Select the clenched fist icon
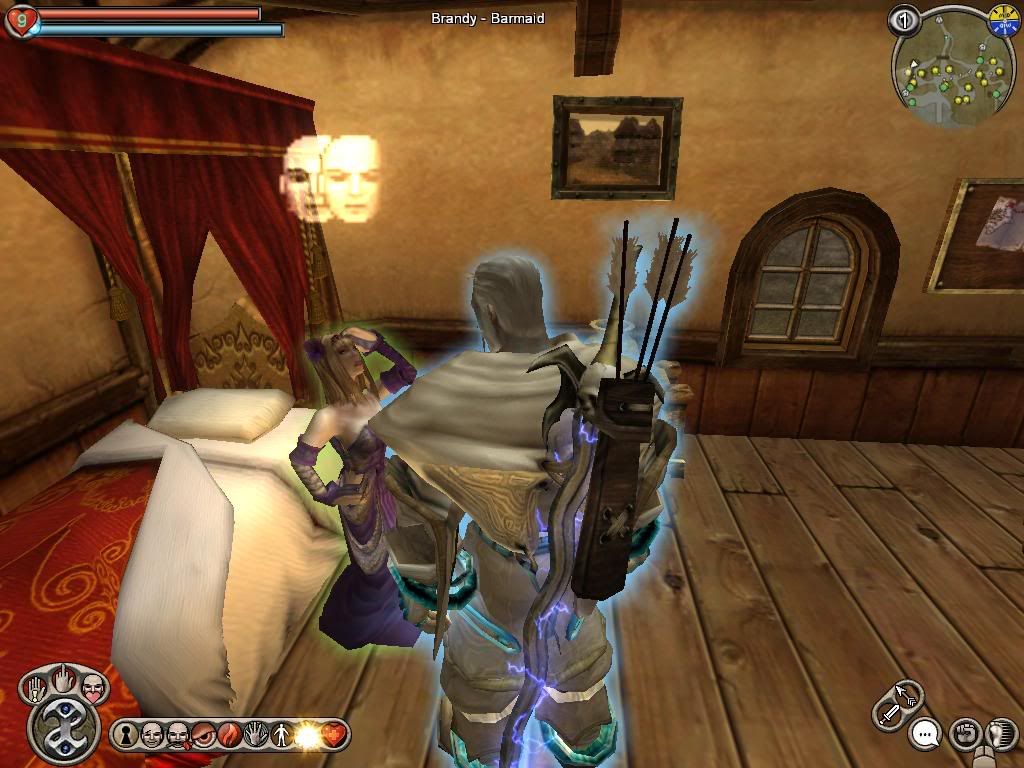This screenshot has height=768, width=1024. pyautogui.click(x=964, y=733)
